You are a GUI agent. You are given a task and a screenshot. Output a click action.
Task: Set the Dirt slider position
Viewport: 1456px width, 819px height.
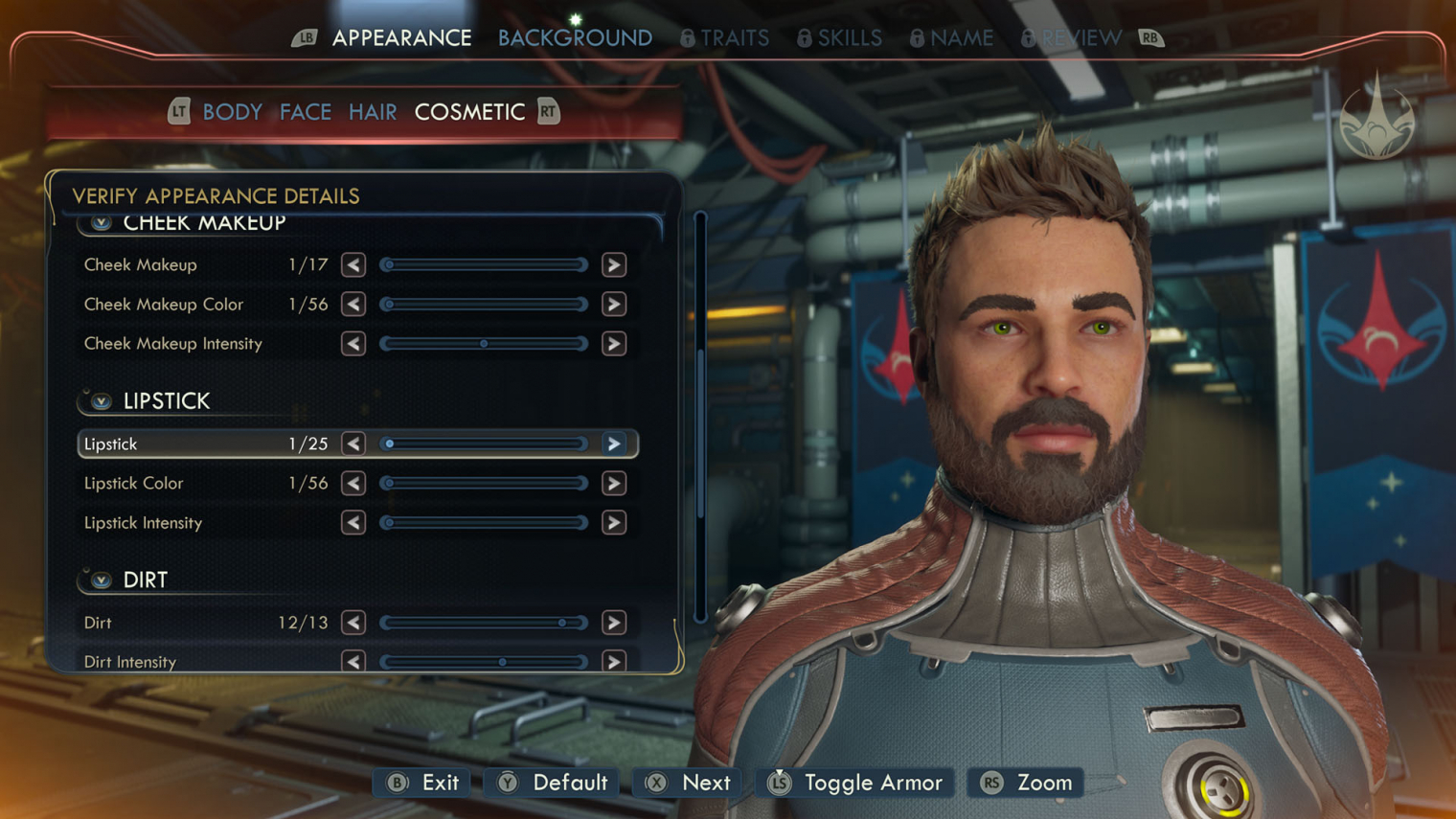484,623
